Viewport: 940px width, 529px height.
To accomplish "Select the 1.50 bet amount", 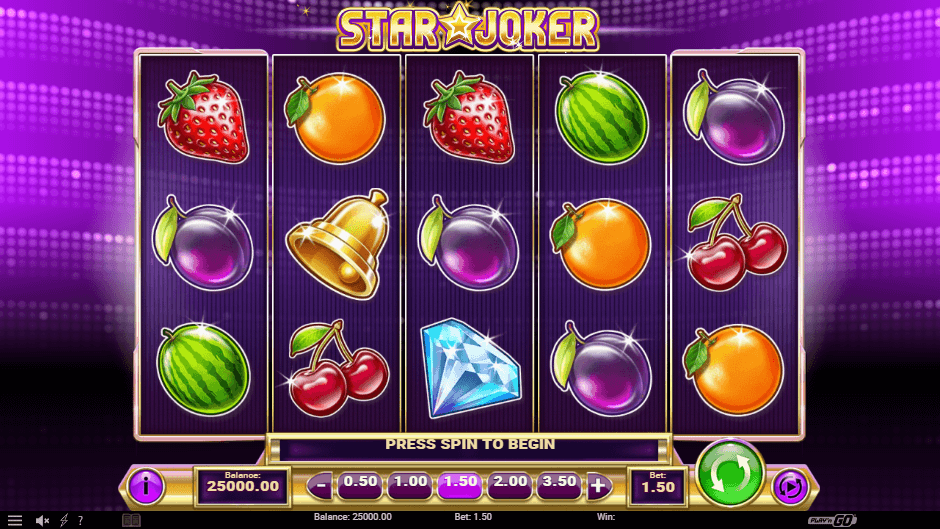I will [460, 483].
